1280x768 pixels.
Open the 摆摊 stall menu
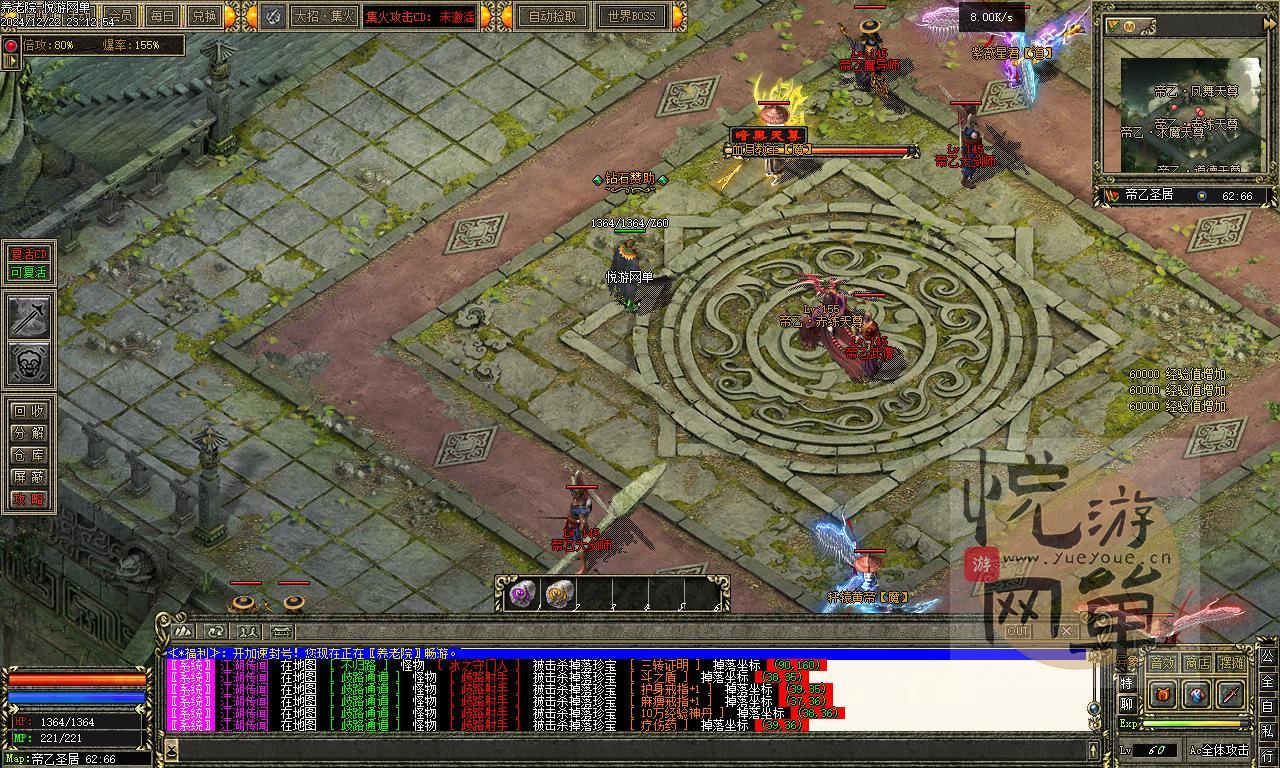[x=1232, y=663]
